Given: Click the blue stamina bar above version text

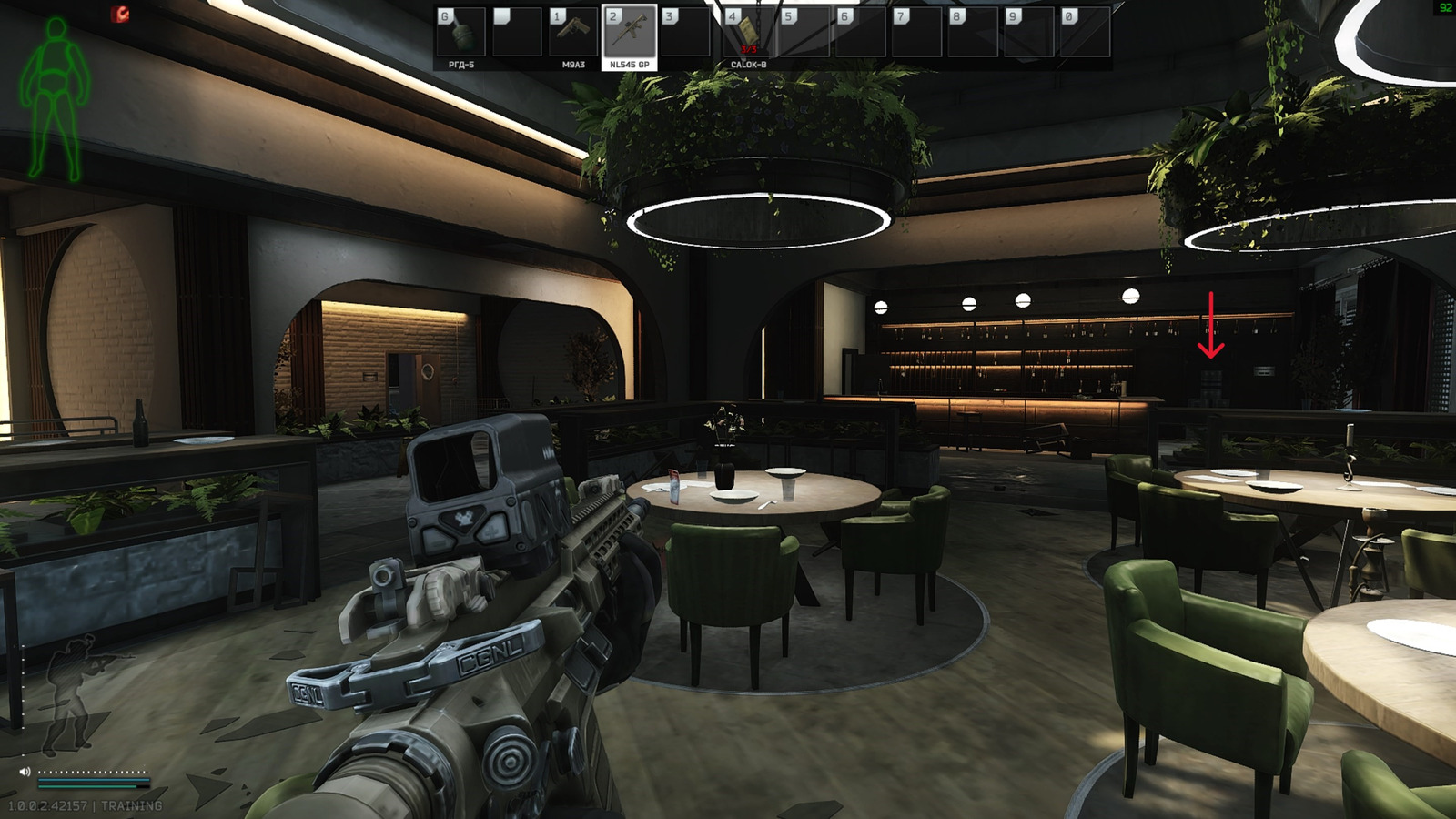Looking at the screenshot, I should (93, 780).
